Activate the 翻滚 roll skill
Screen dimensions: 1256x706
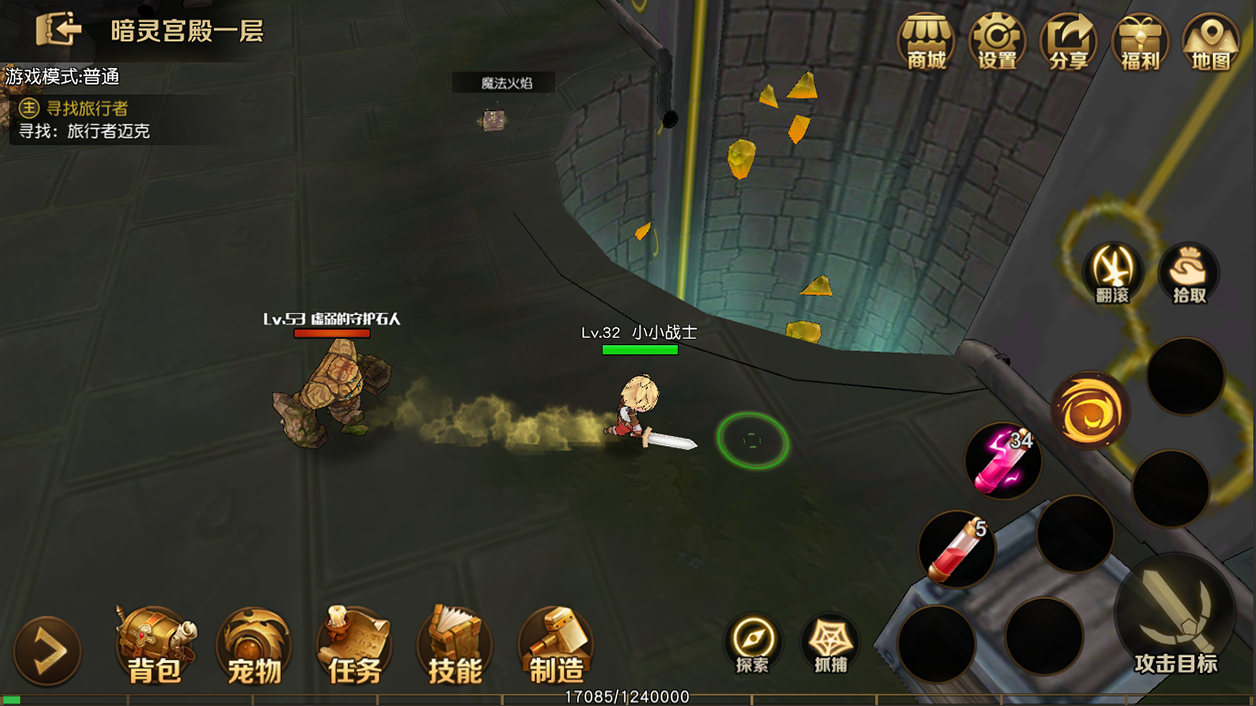coord(1113,272)
